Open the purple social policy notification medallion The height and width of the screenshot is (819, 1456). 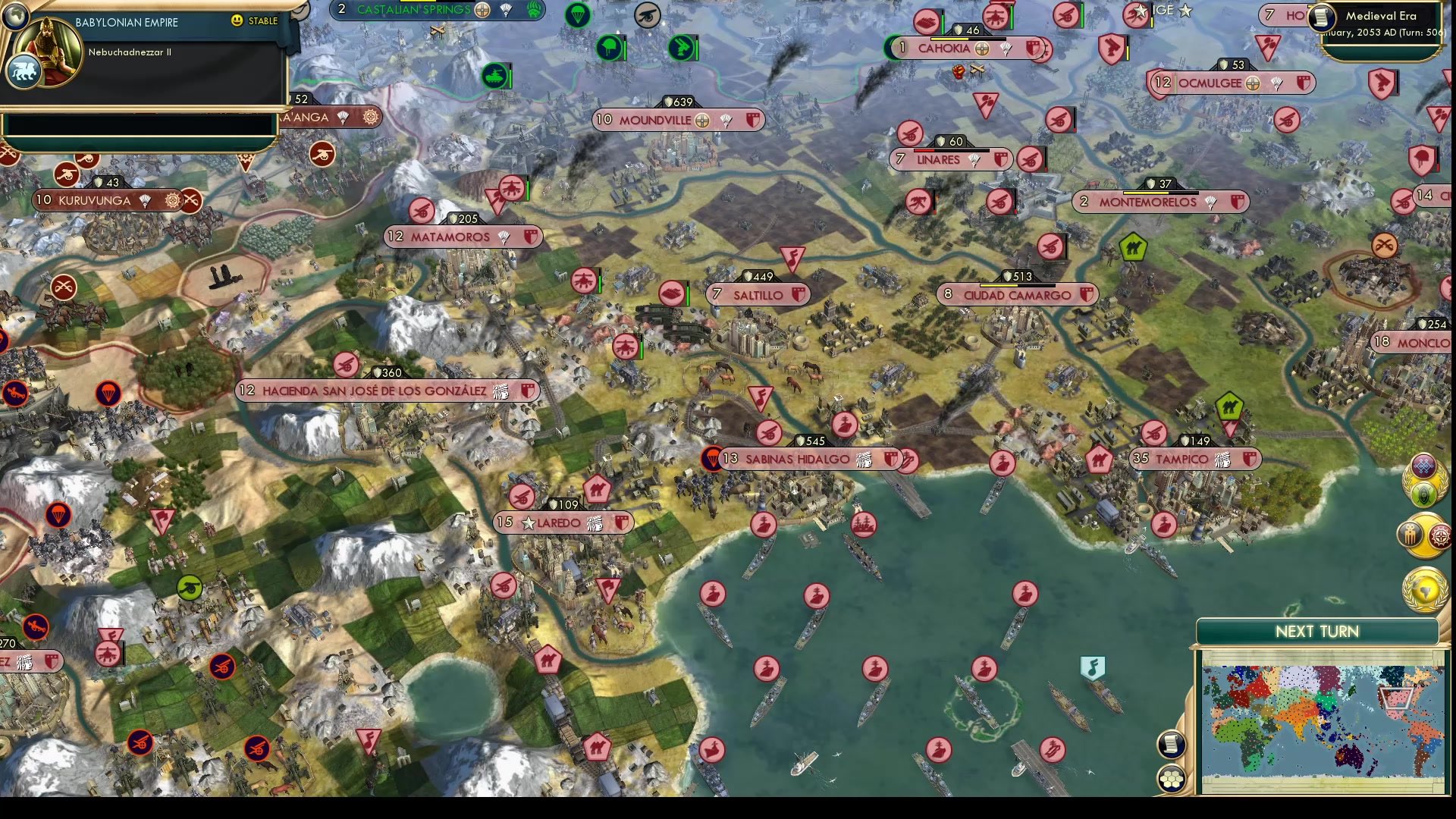point(1423,466)
